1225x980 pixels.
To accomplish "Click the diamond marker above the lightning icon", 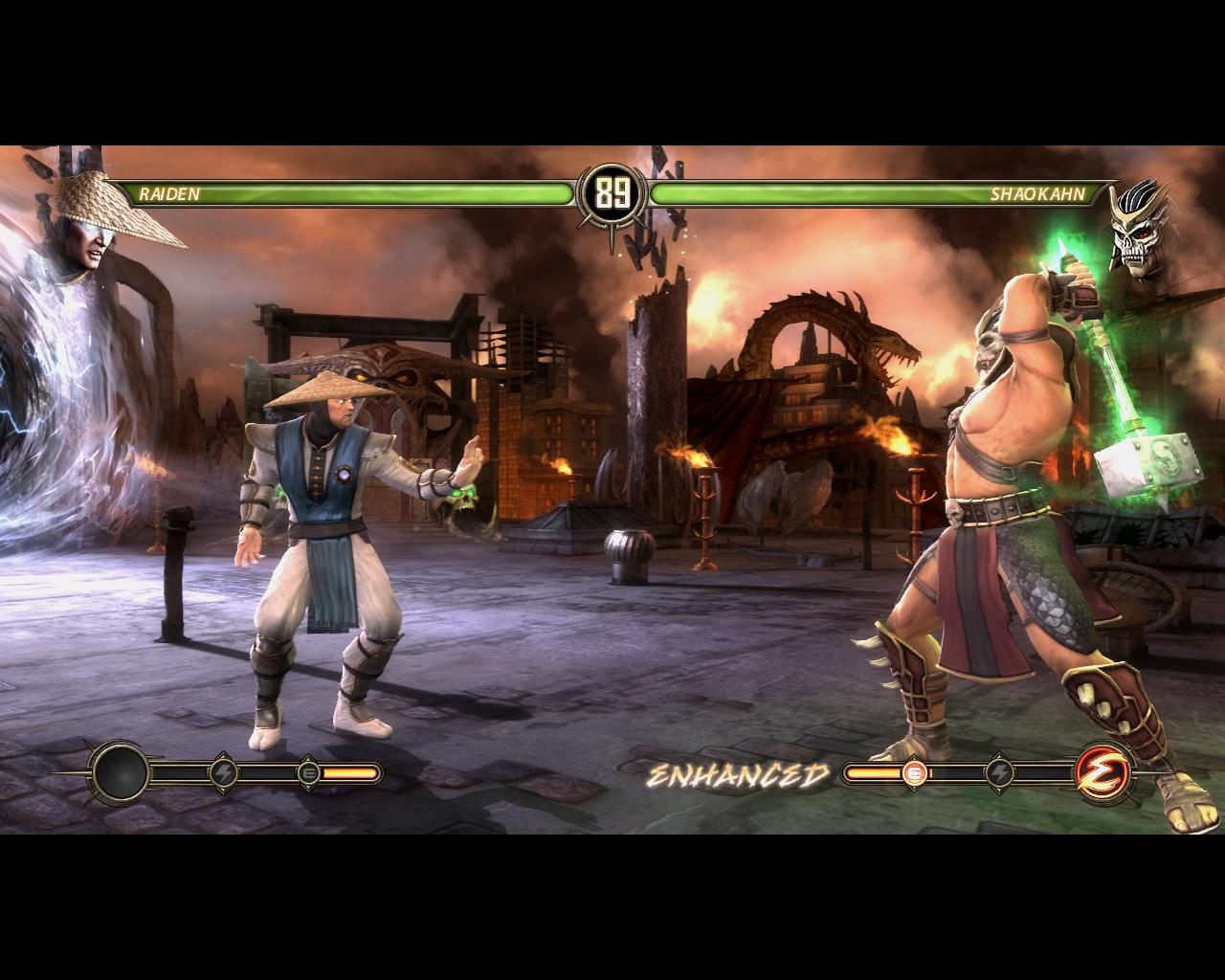I will (222, 756).
